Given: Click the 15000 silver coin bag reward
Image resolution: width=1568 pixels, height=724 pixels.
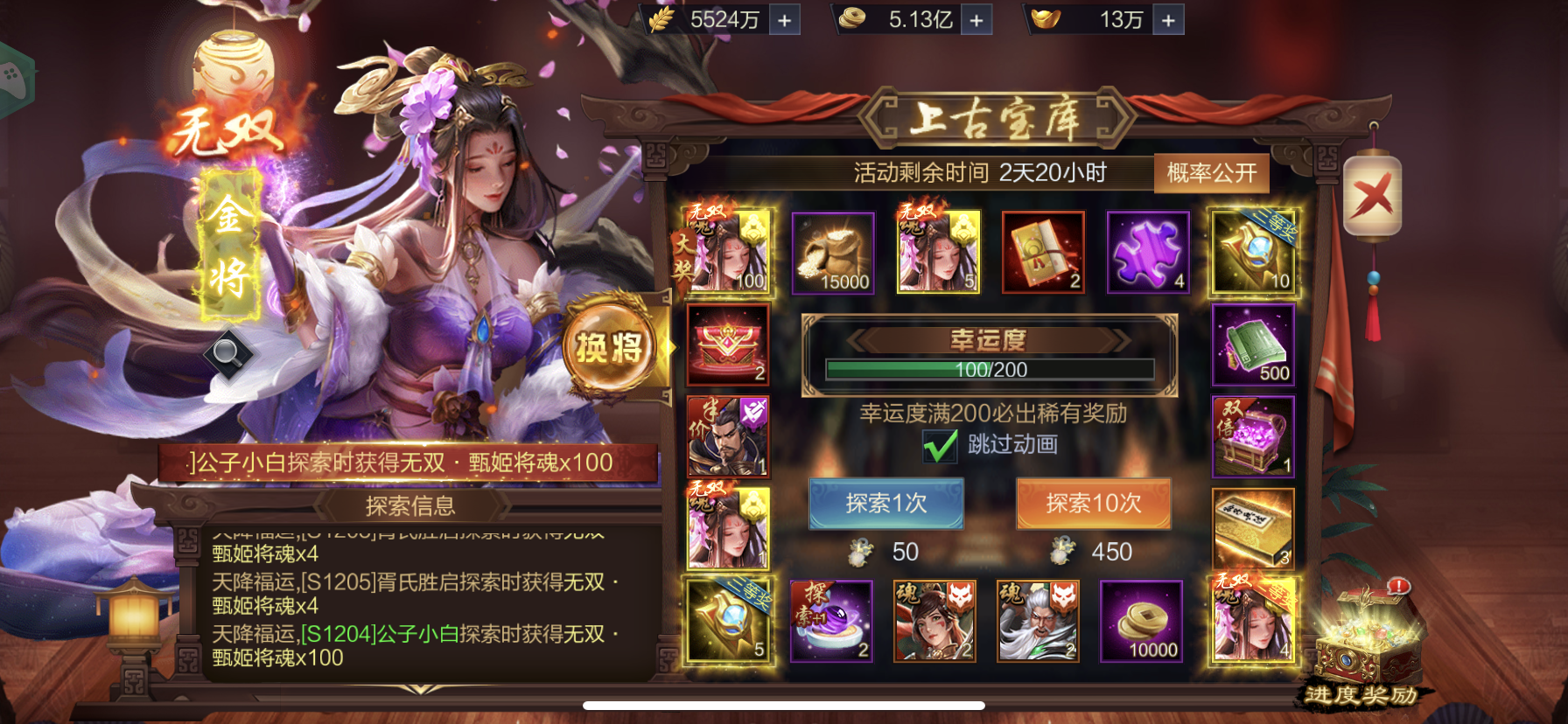Looking at the screenshot, I should [x=832, y=253].
